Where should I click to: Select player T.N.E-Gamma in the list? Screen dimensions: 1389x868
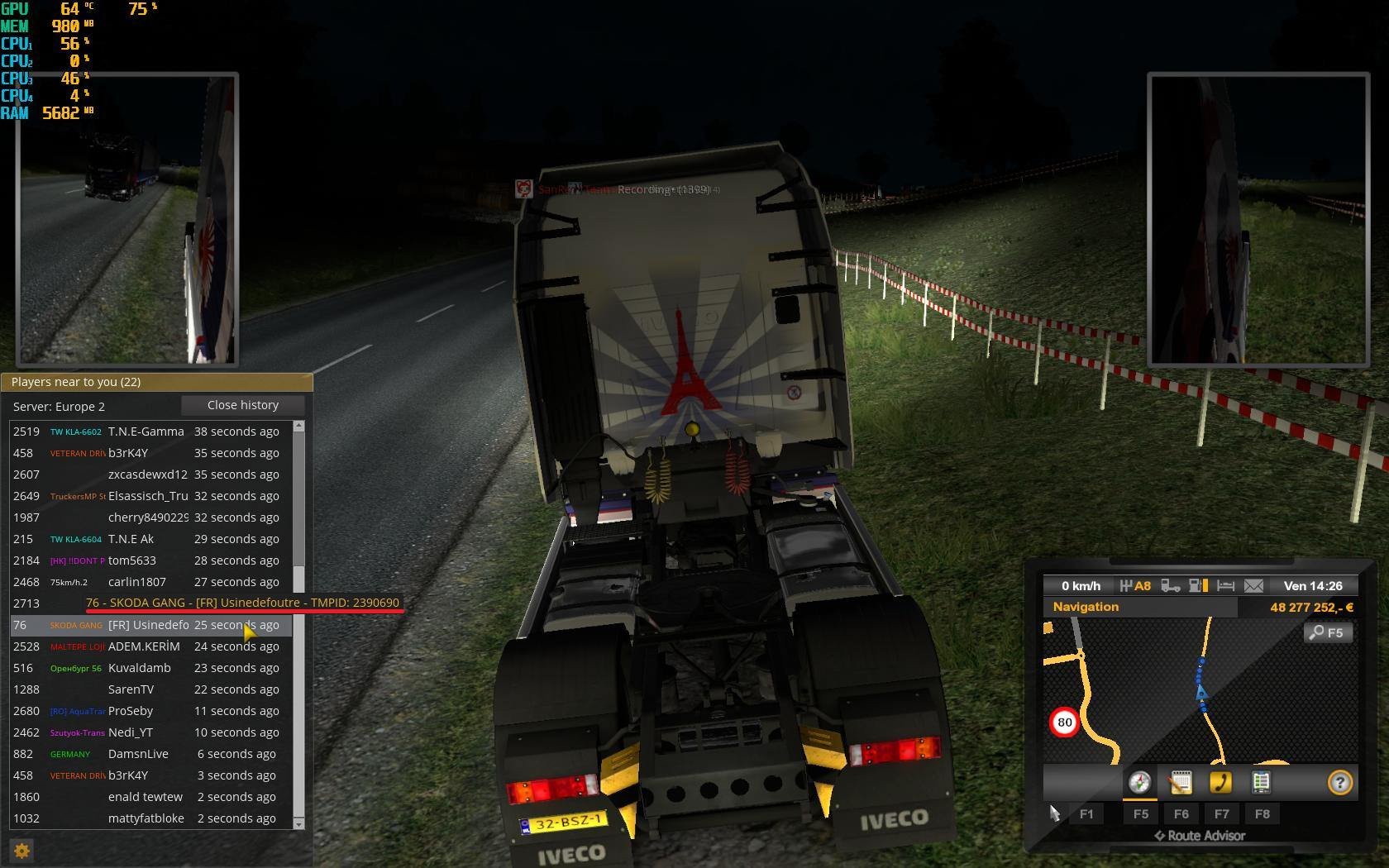point(146,432)
